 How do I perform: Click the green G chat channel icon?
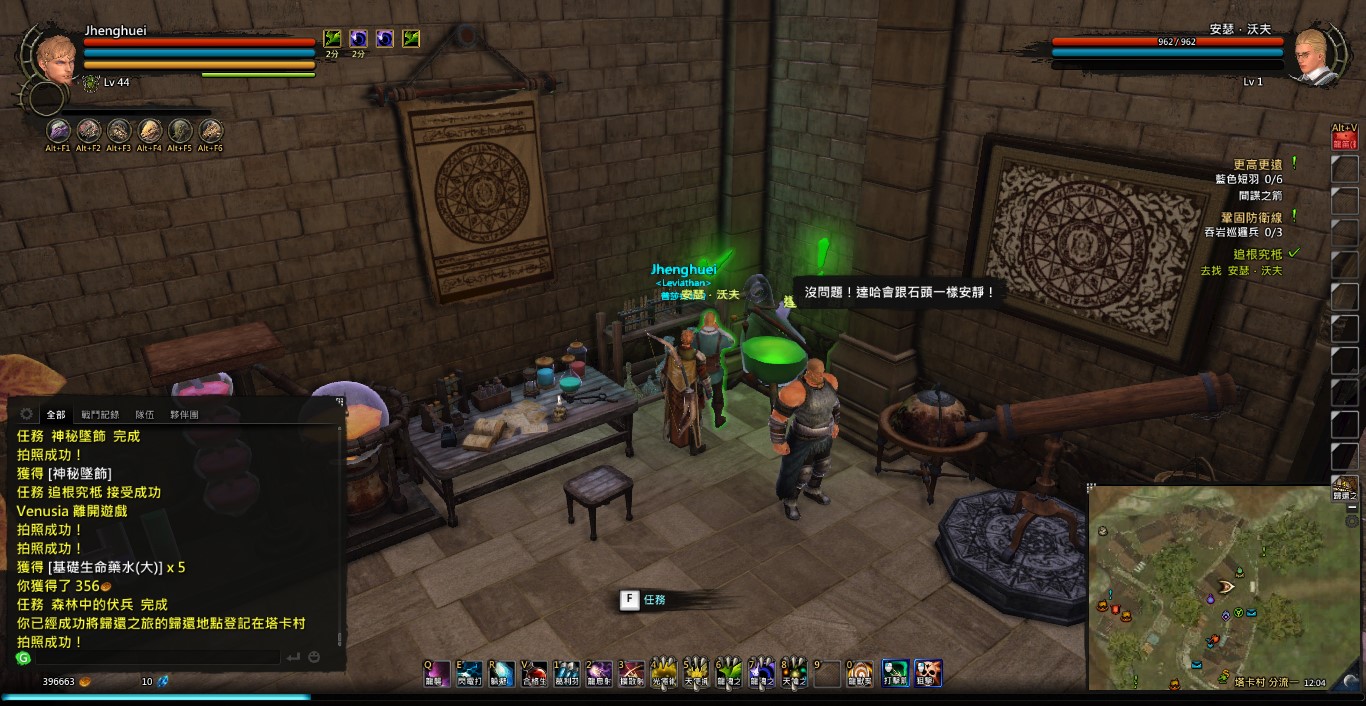(24, 658)
